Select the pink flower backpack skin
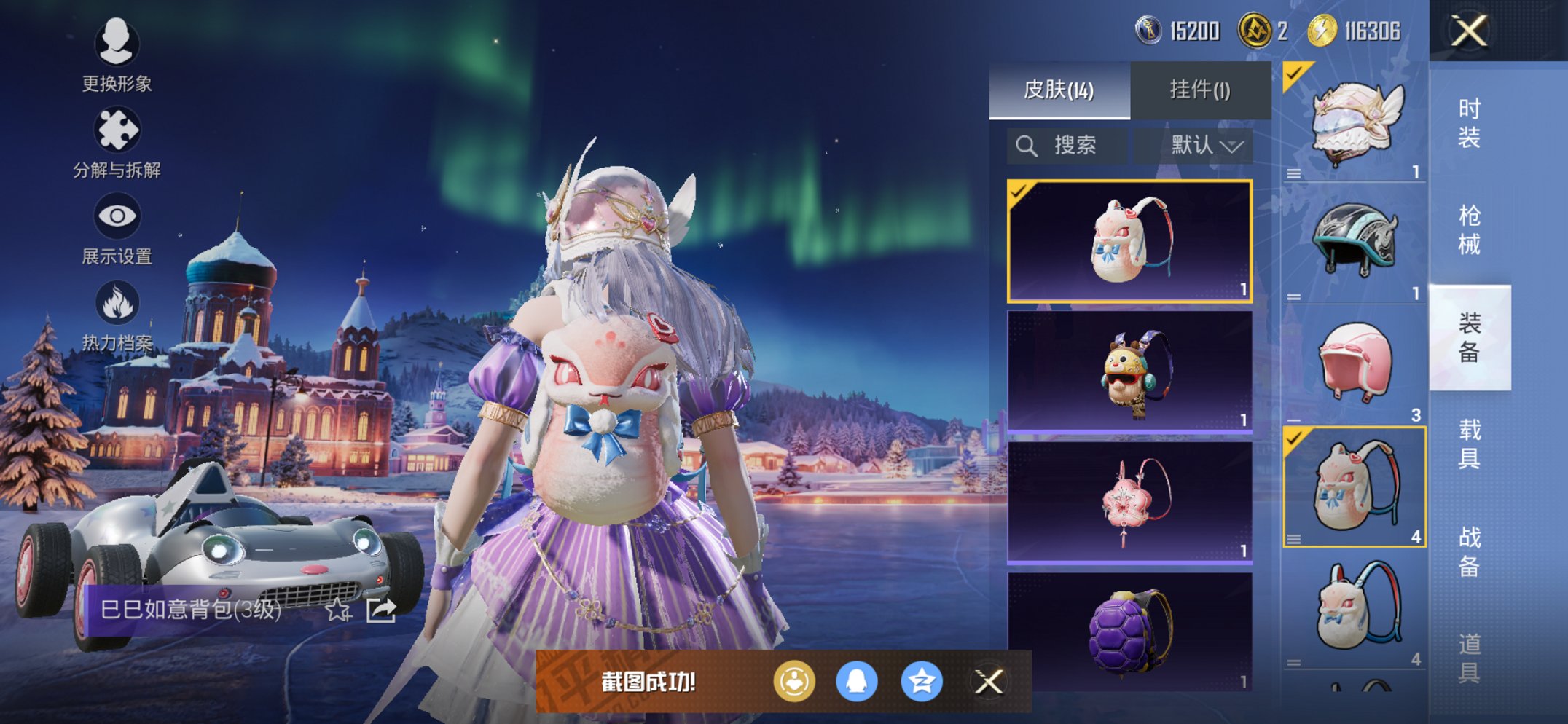This screenshot has height=724, width=1568. click(1129, 503)
